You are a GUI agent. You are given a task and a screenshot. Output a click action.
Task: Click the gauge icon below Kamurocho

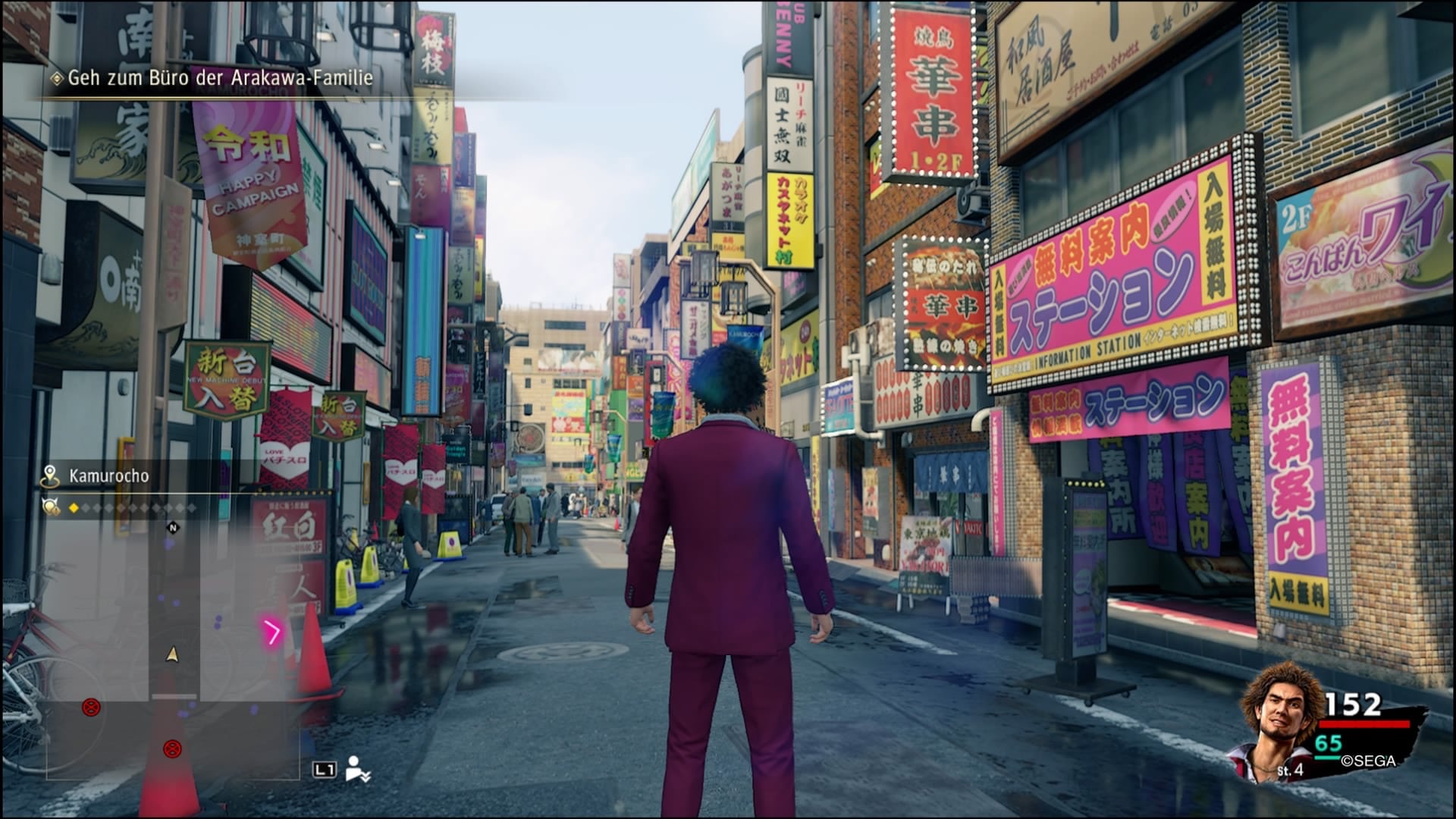(51, 507)
